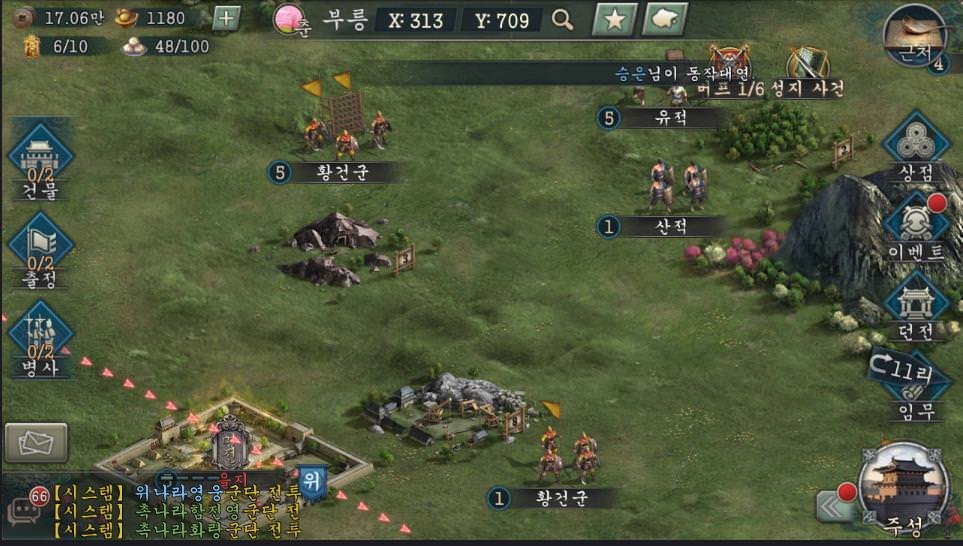Search coordinates with the magnifier icon

[x=563, y=19]
